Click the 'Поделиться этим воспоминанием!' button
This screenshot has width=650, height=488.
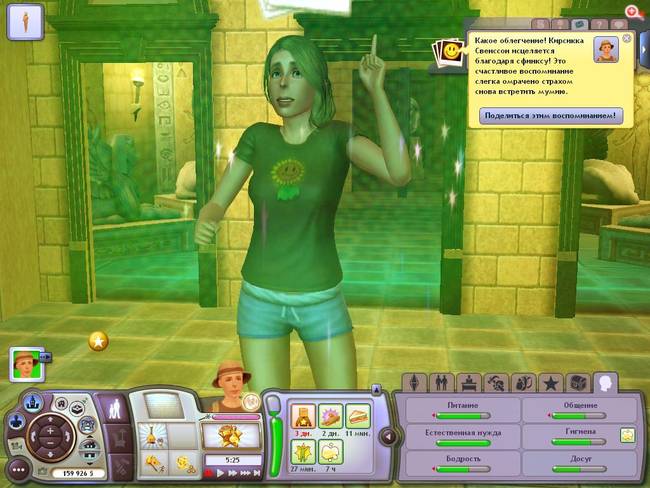pyautogui.click(x=551, y=116)
